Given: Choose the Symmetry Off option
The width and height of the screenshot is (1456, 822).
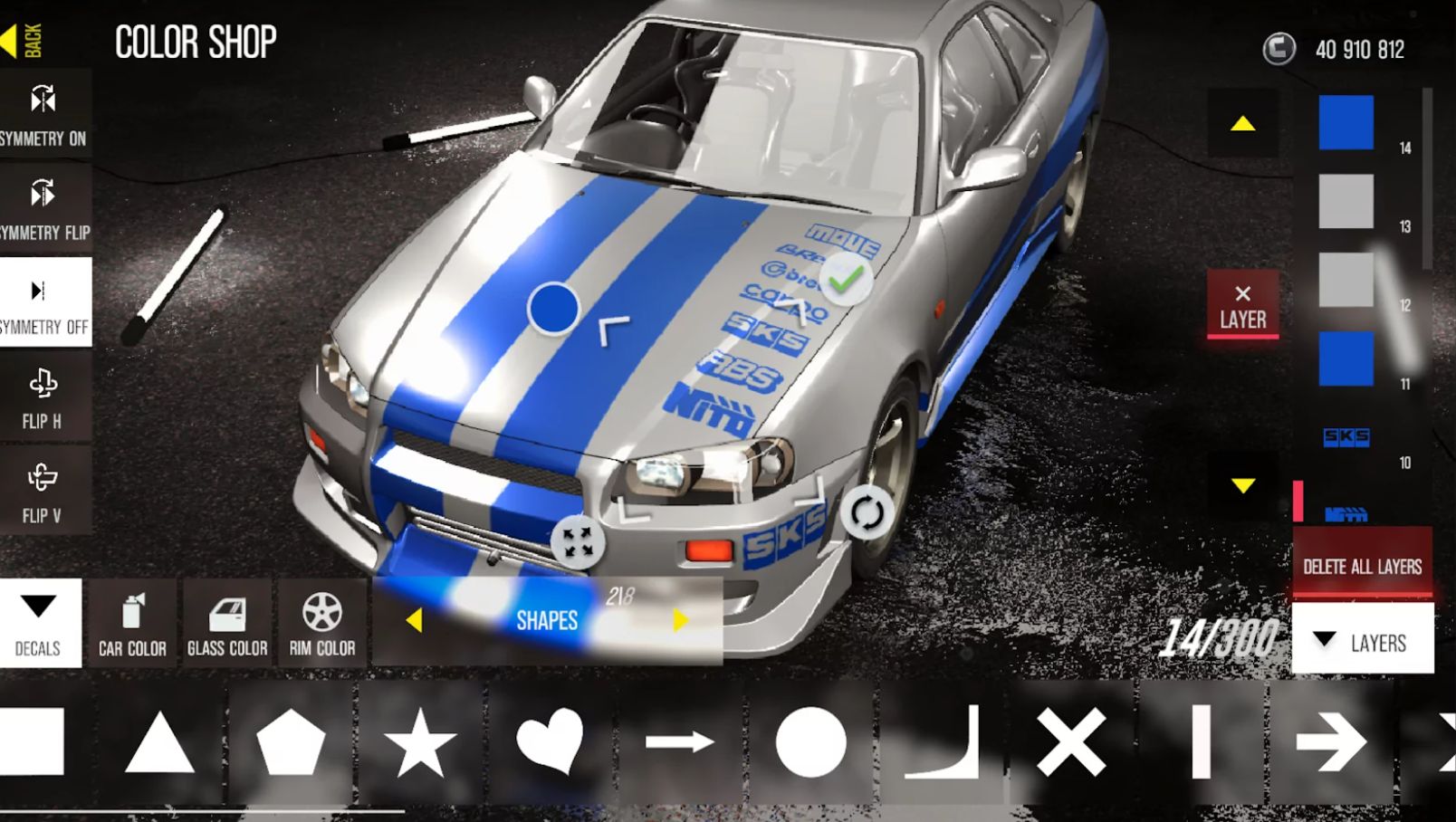Looking at the screenshot, I should click(x=43, y=303).
